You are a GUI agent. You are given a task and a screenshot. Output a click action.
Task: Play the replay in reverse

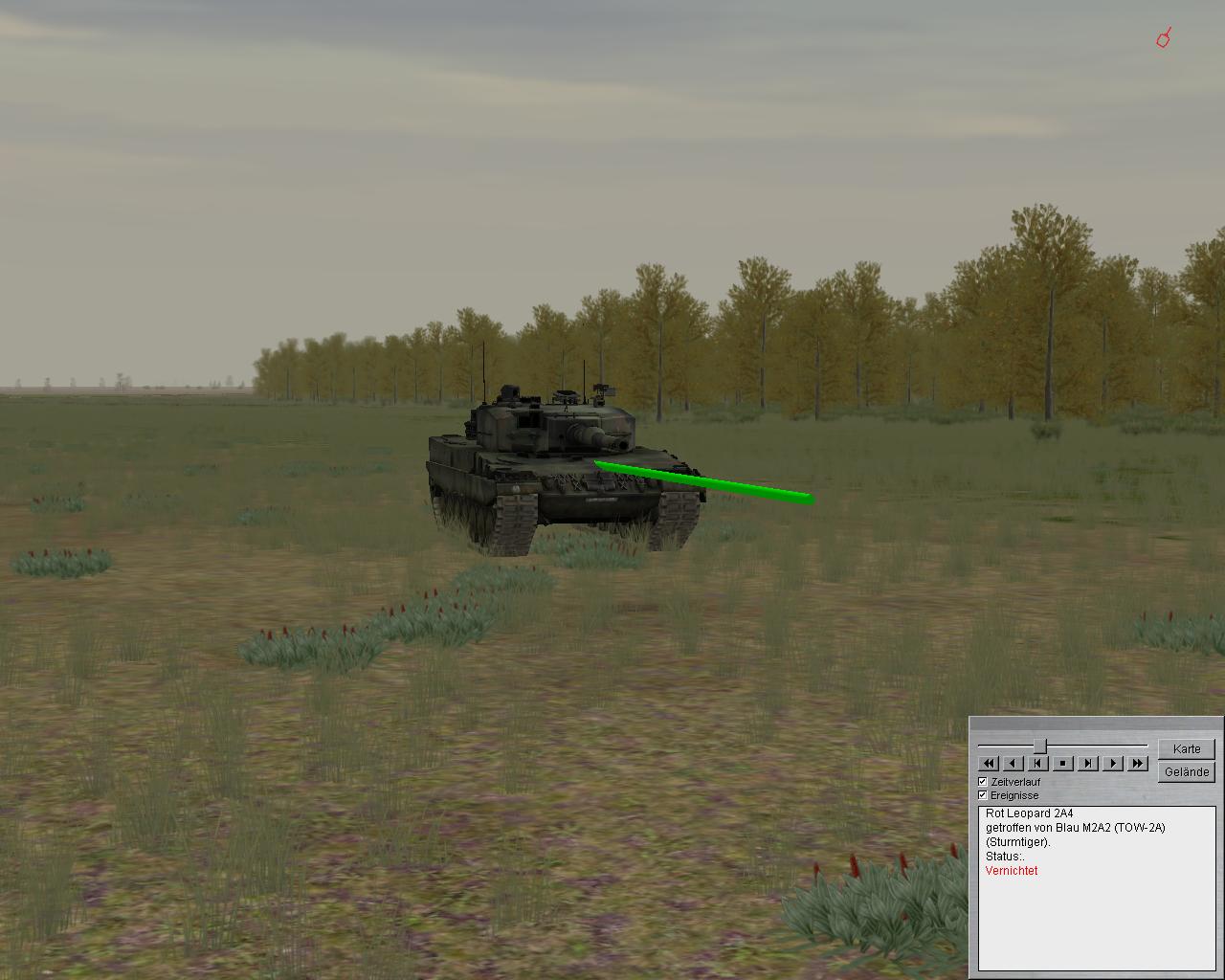1013,763
